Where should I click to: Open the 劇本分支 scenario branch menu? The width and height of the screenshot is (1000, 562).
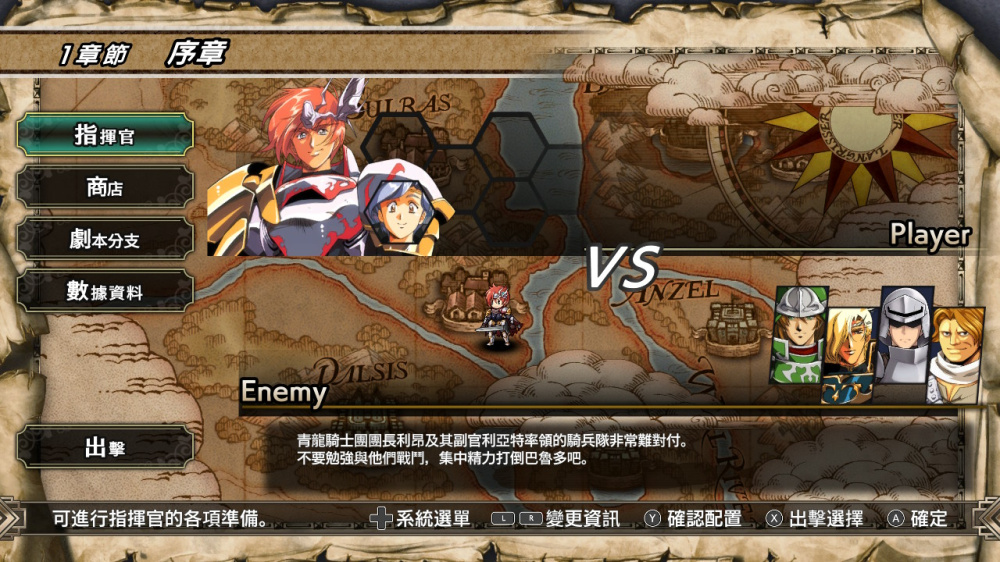[x=105, y=239]
